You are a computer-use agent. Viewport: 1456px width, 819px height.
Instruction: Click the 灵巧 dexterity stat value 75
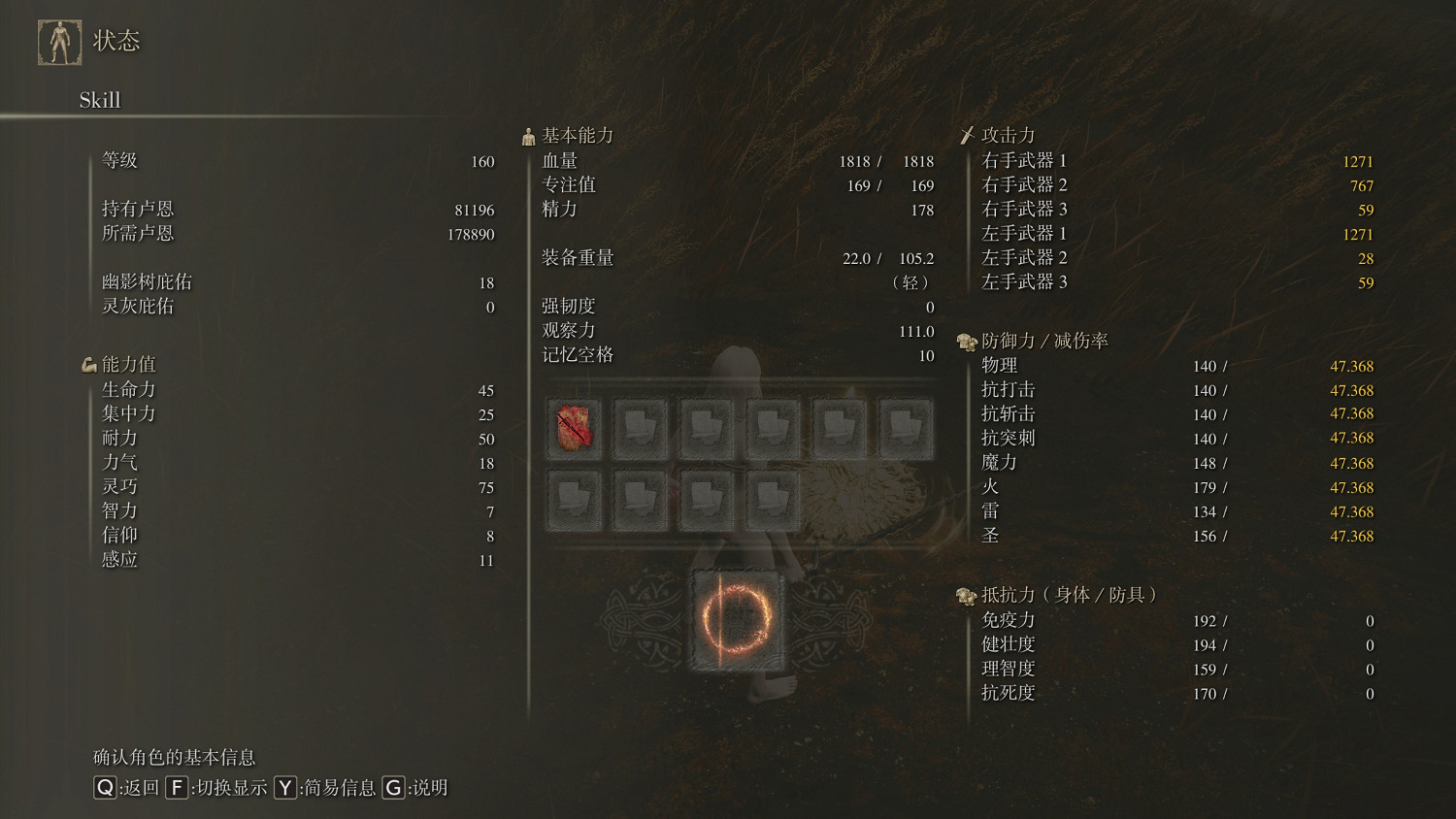click(x=484, y=486)
